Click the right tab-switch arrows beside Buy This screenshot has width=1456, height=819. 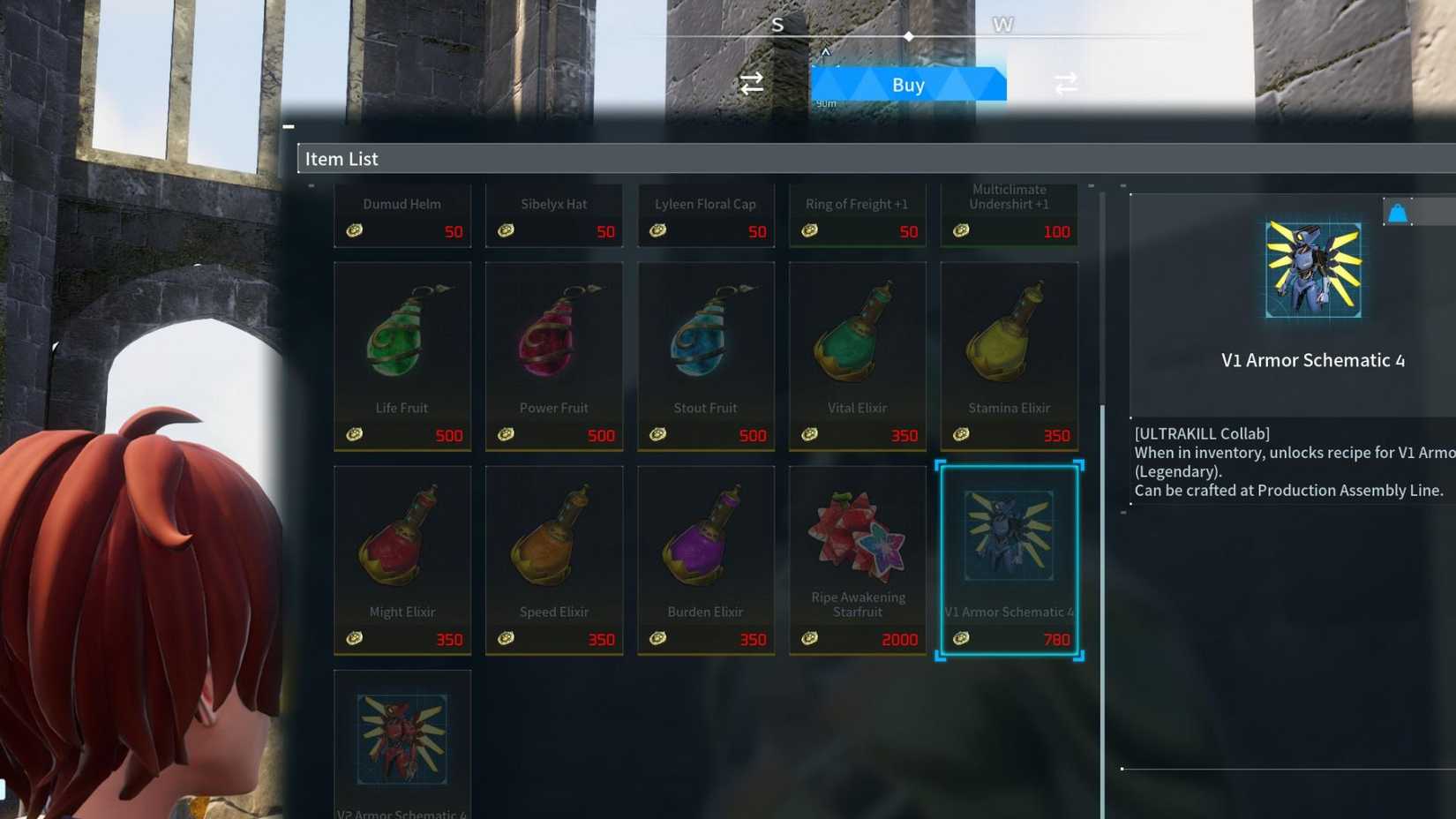coord(1064,83)
